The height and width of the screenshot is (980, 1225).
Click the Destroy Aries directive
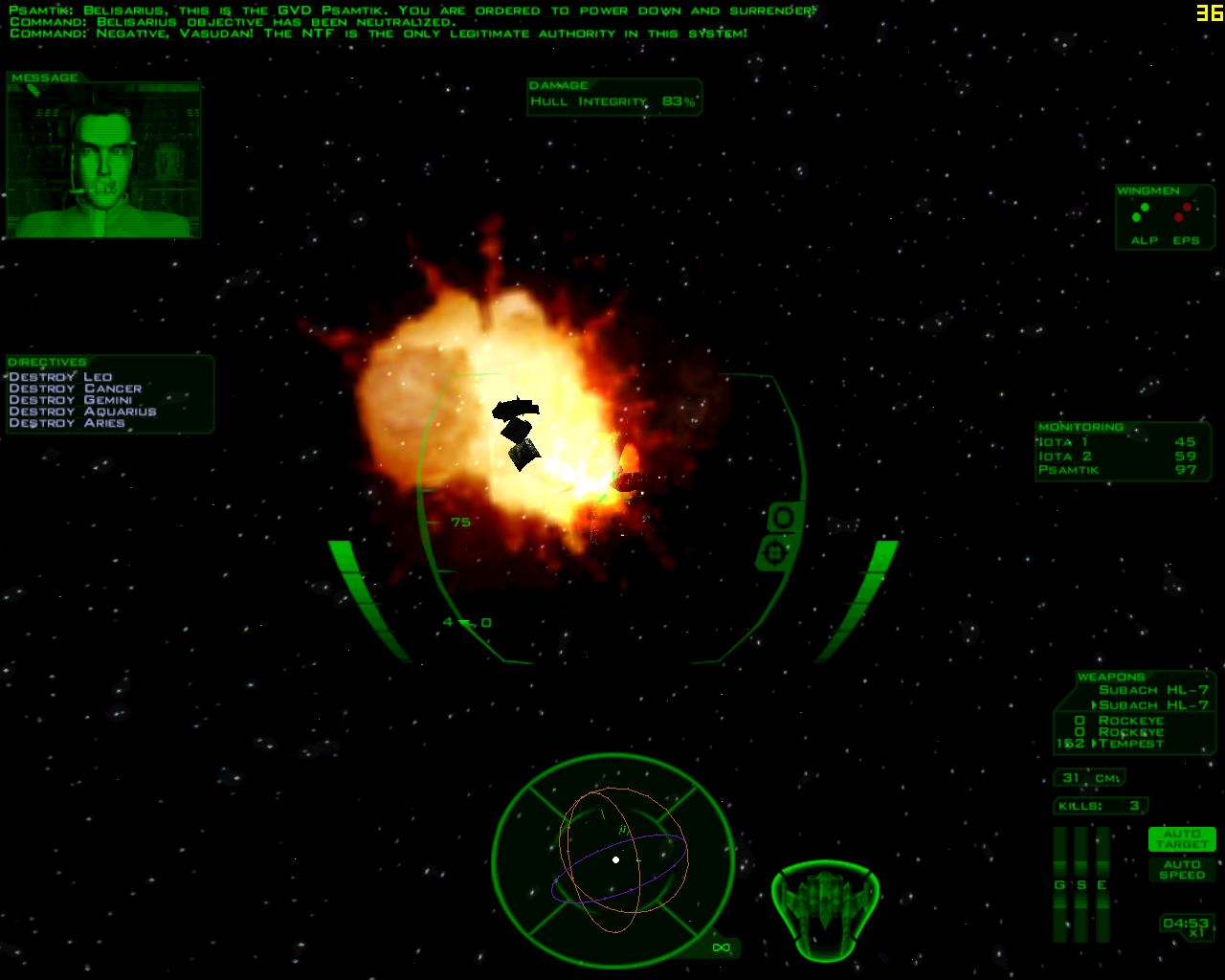67,423
